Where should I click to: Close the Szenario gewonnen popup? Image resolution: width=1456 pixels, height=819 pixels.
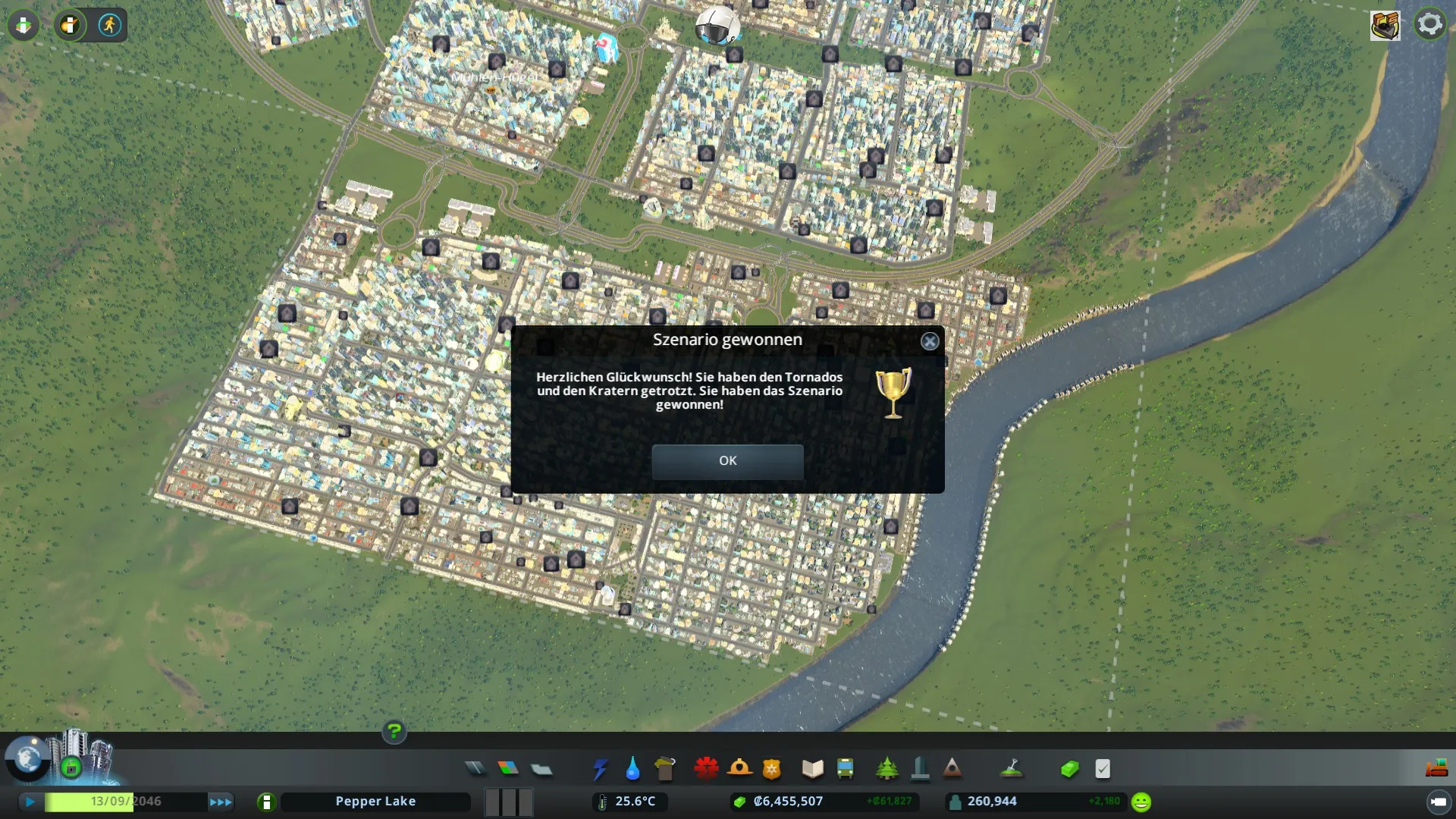tap(930, 341)
